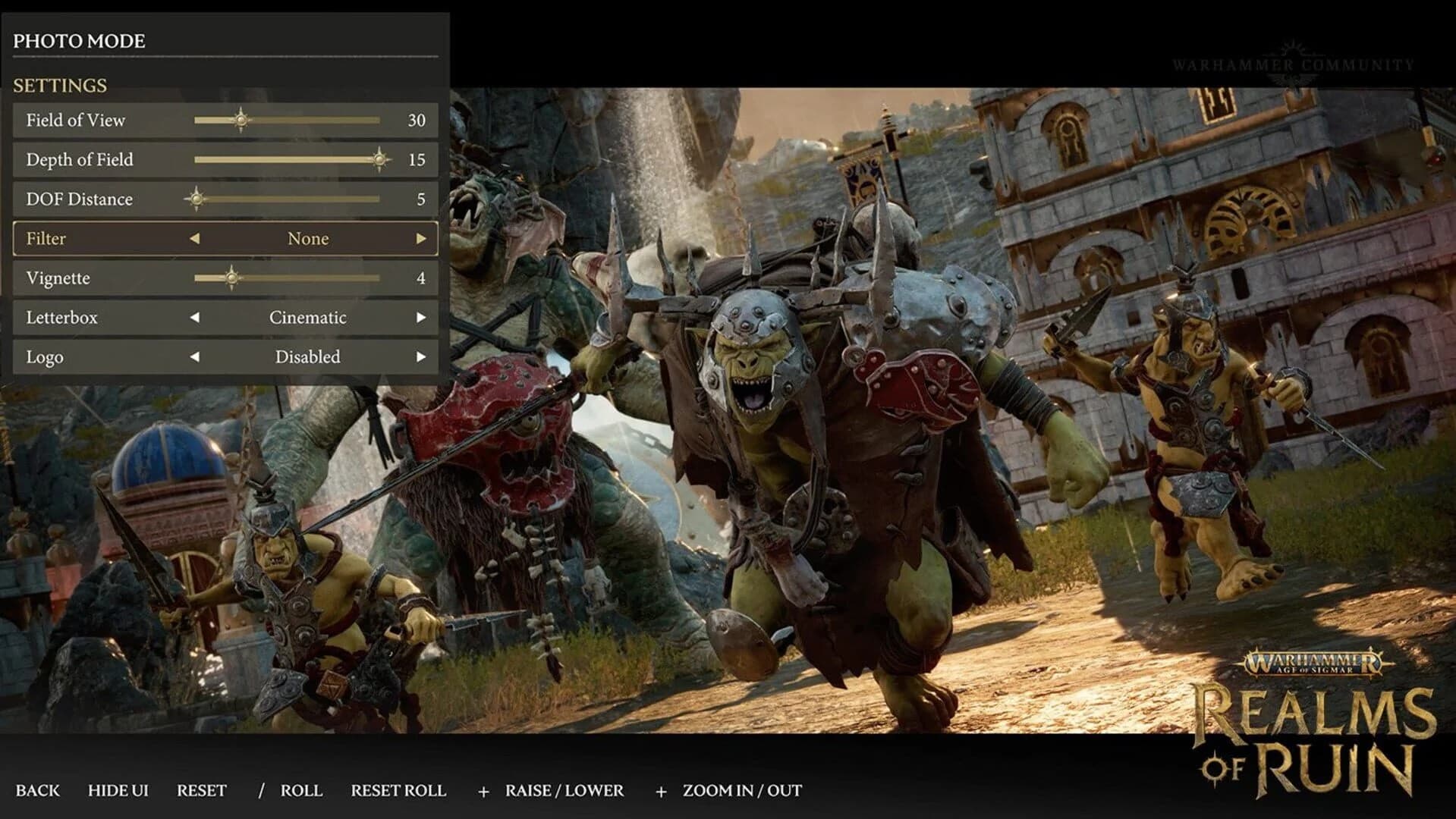Viewport: 1456px width, 819px height.
Task: Cycle the Logo setting backwards
Action: (x=195, y=357)
